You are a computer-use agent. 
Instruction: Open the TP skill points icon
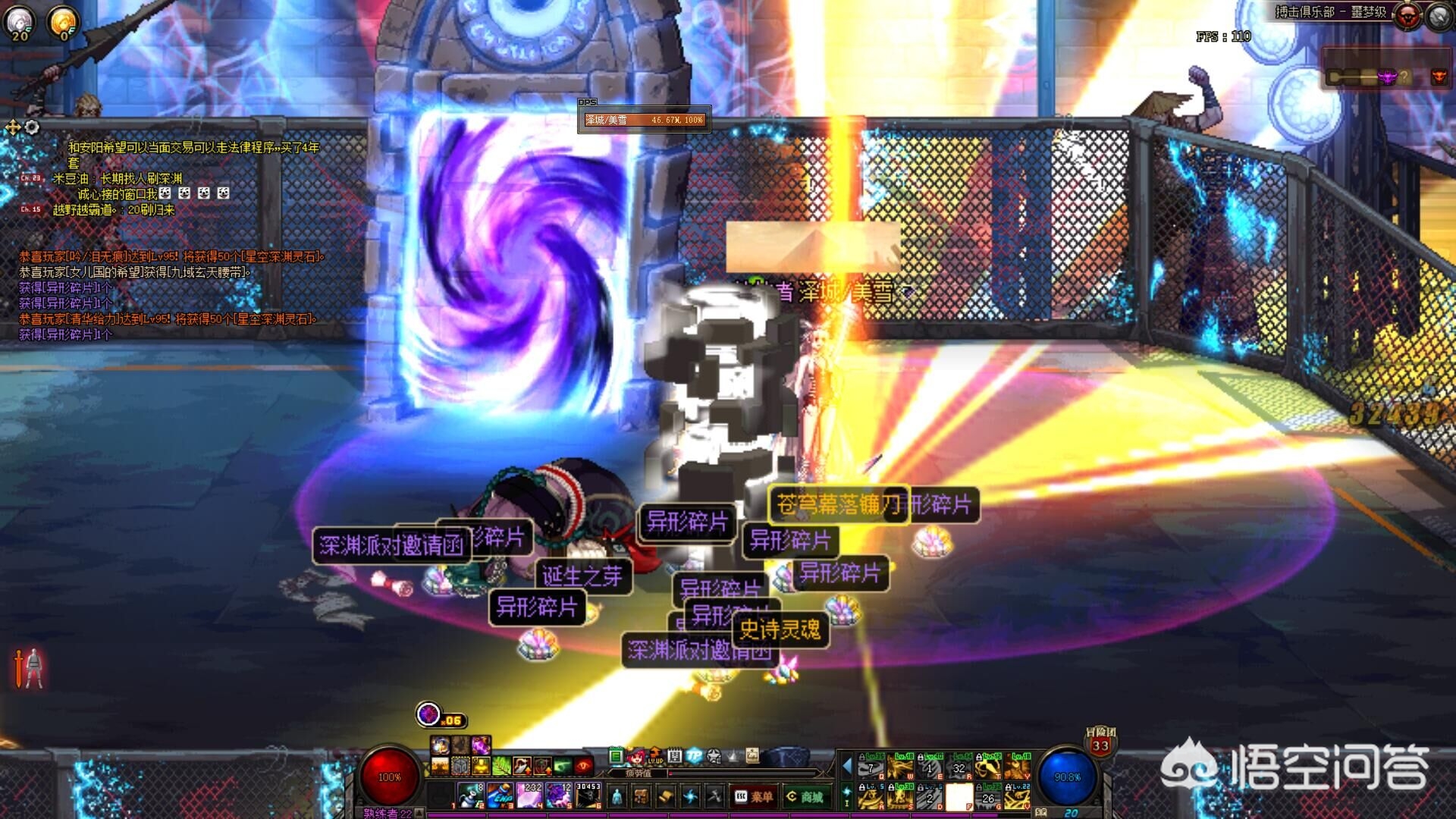click(694, 755)
